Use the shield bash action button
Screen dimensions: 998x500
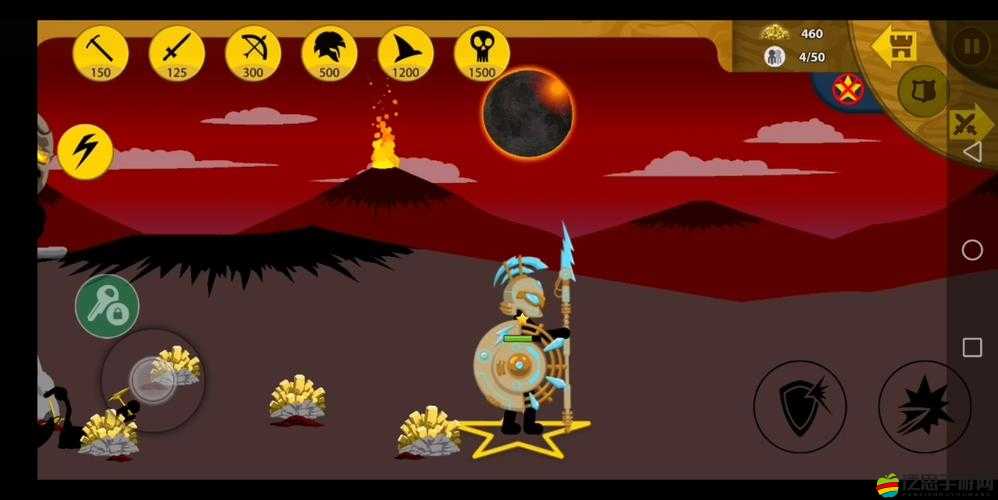(799, 406)
